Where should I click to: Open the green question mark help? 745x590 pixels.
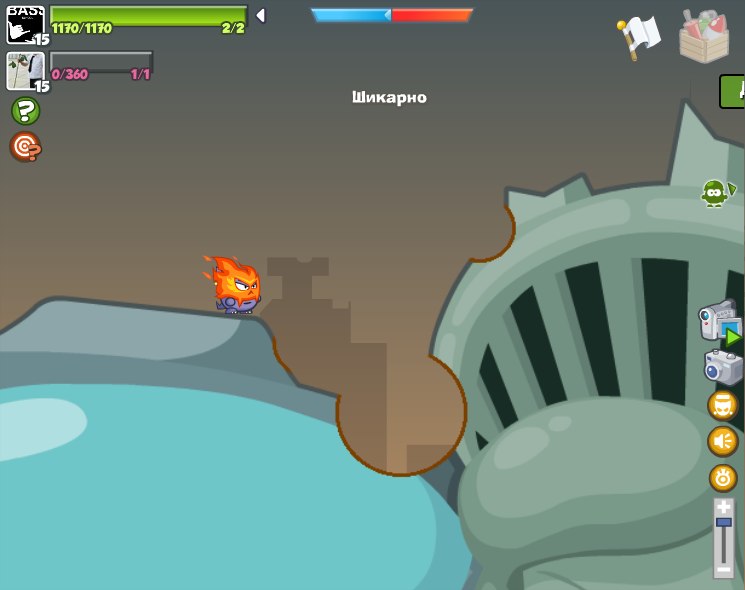25,111
